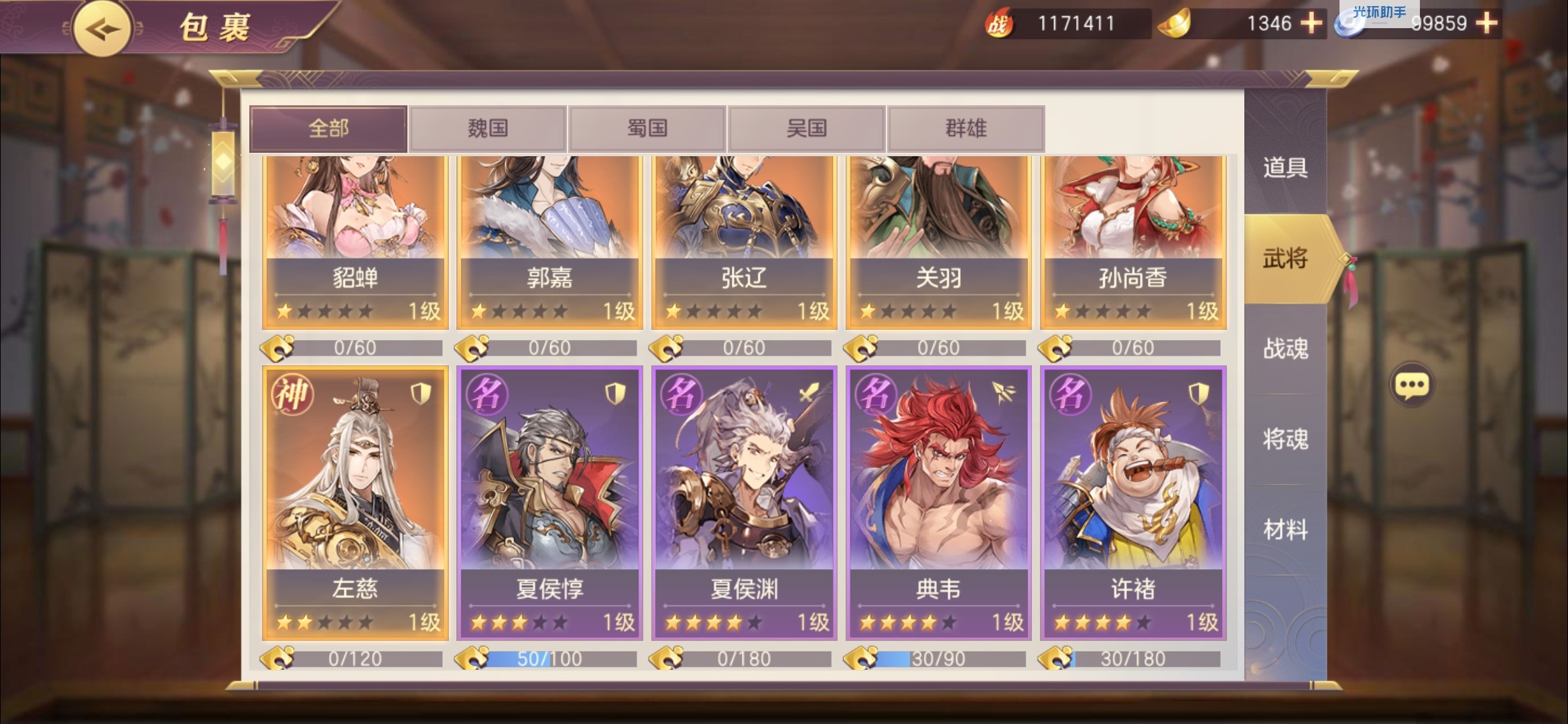The width and height of the screenshot is (1568, 724).
Task: Select the 群雄 faction tab
Action: (x=966, y=128)
